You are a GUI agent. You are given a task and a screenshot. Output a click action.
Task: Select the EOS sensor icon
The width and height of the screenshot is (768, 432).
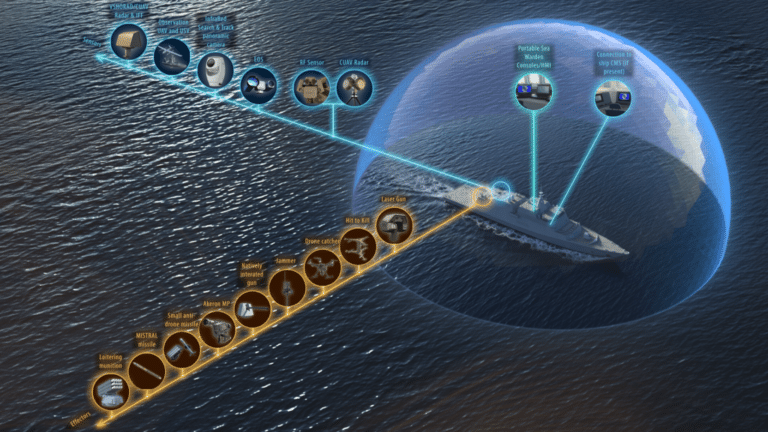point(259,86)
